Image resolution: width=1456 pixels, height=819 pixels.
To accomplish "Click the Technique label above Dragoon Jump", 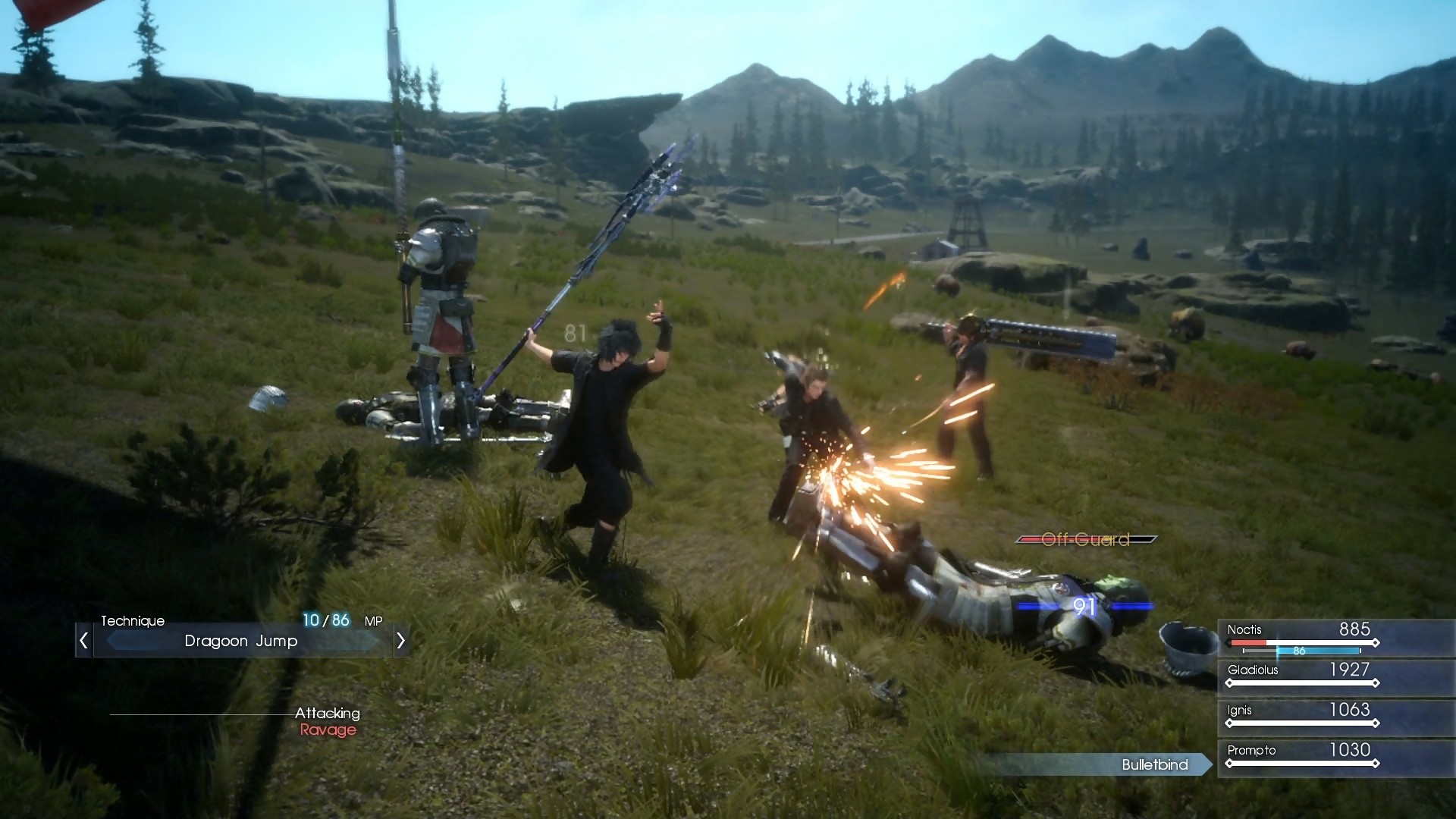I will pyautogui.click(x=133, y=620).
